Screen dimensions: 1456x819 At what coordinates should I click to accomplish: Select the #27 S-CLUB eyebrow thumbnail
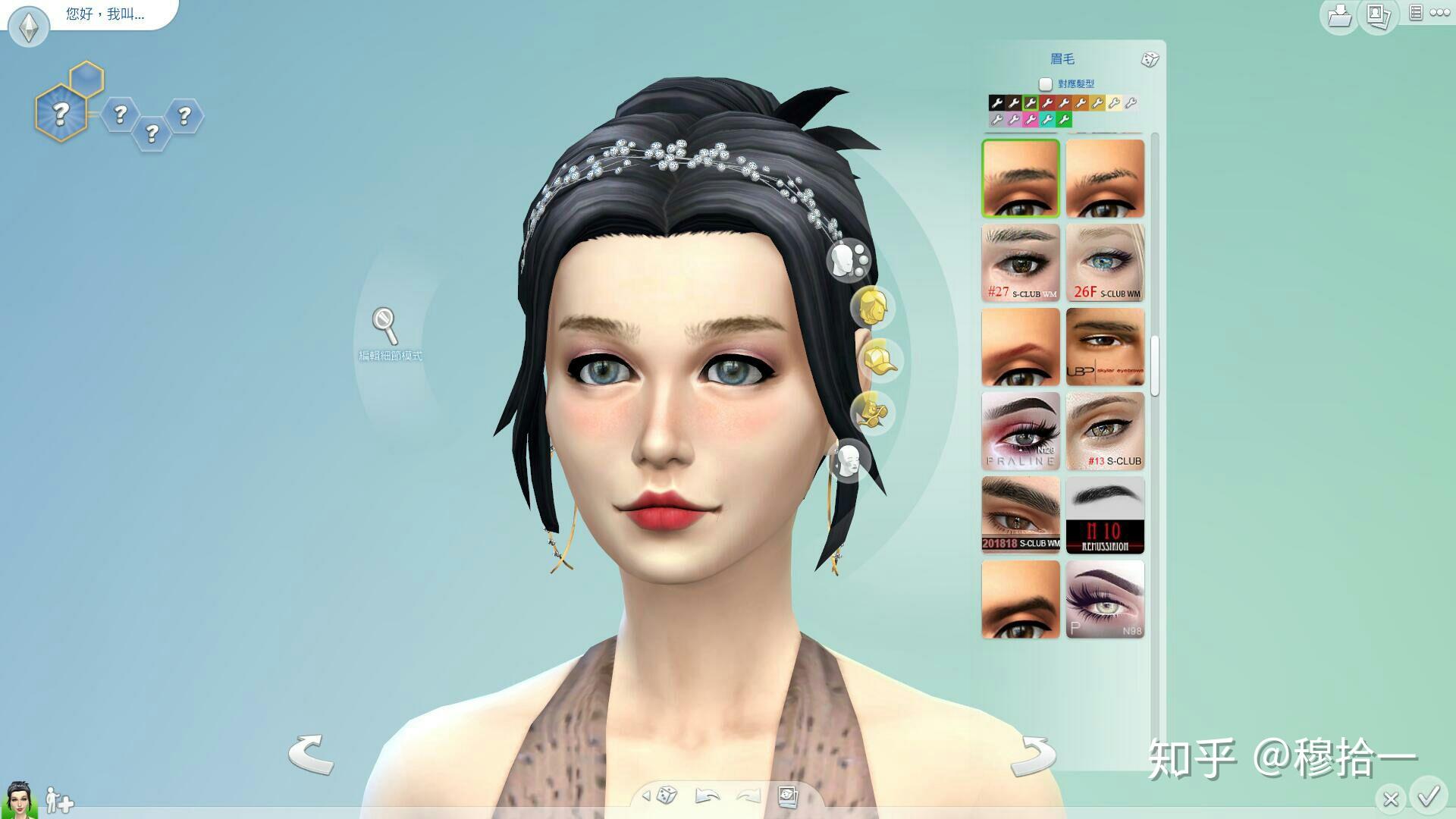click(x=1021, y=262)
